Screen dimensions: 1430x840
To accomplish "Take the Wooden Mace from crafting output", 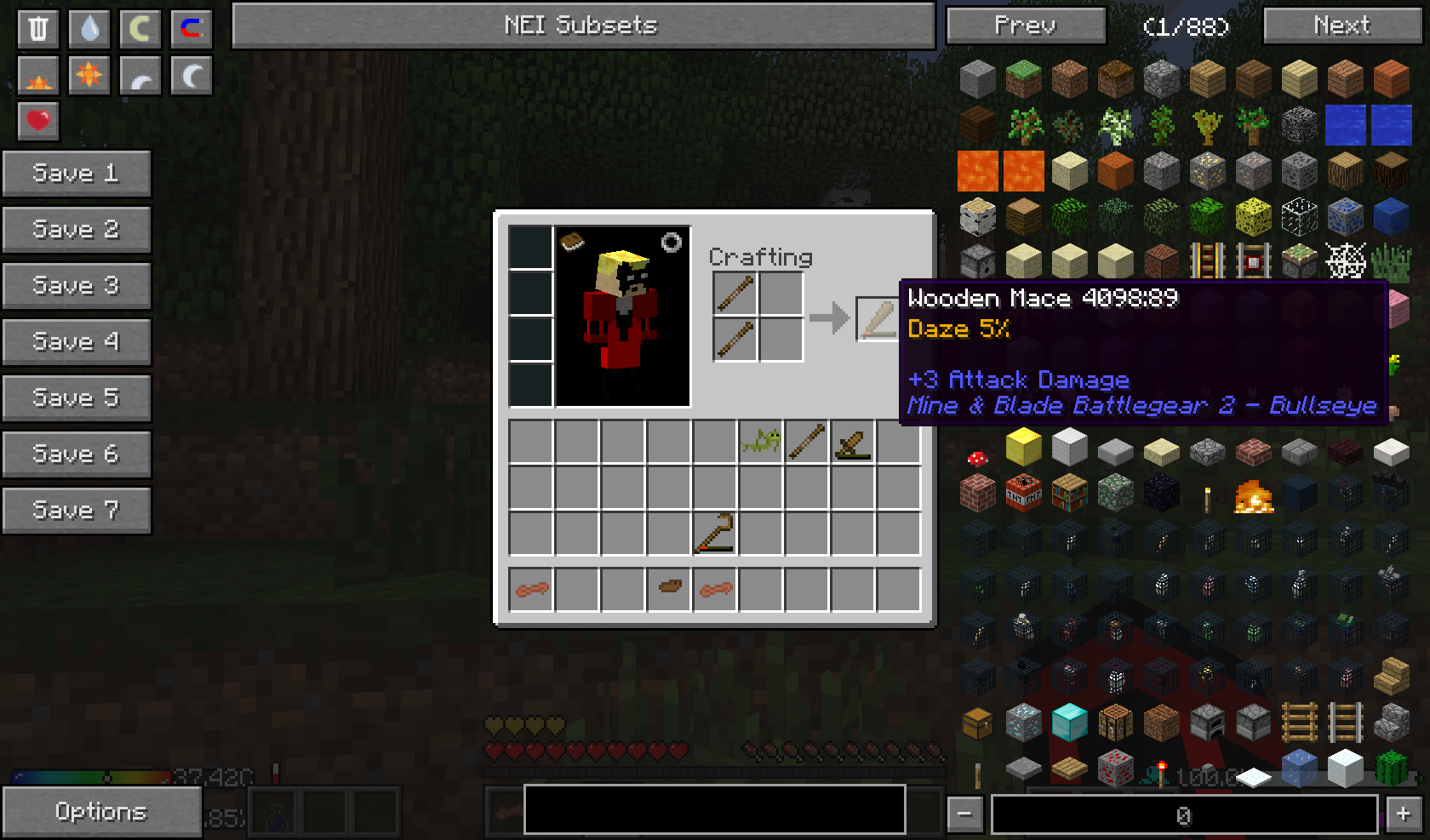I will (877, 319).
